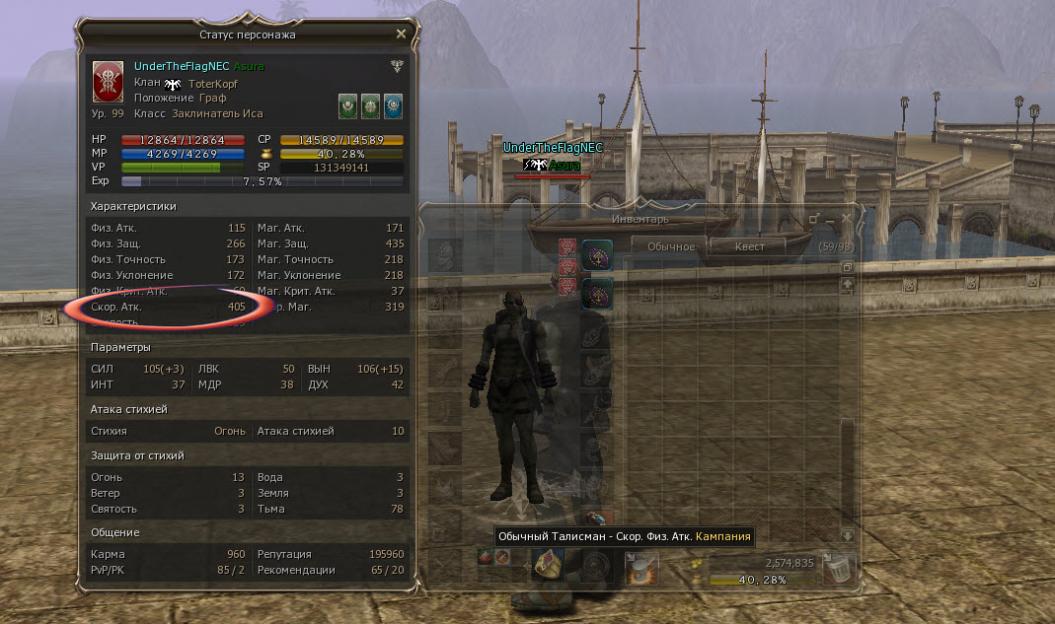
Task: Click the red class emblem portrait
Action: pos(108,81)
